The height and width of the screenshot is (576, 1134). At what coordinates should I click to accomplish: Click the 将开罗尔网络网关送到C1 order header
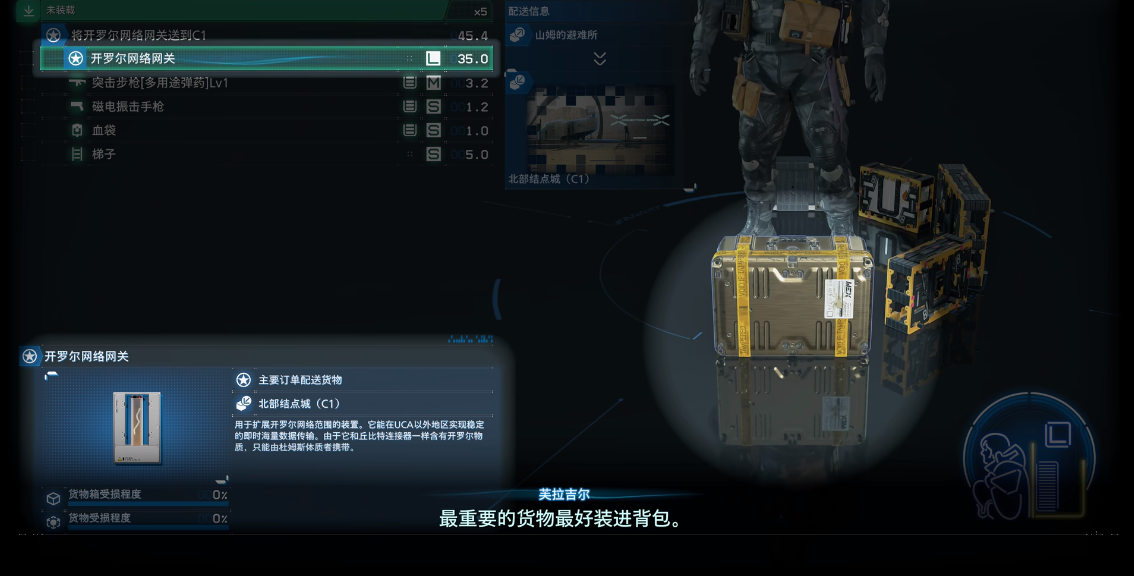coord(265,35)
